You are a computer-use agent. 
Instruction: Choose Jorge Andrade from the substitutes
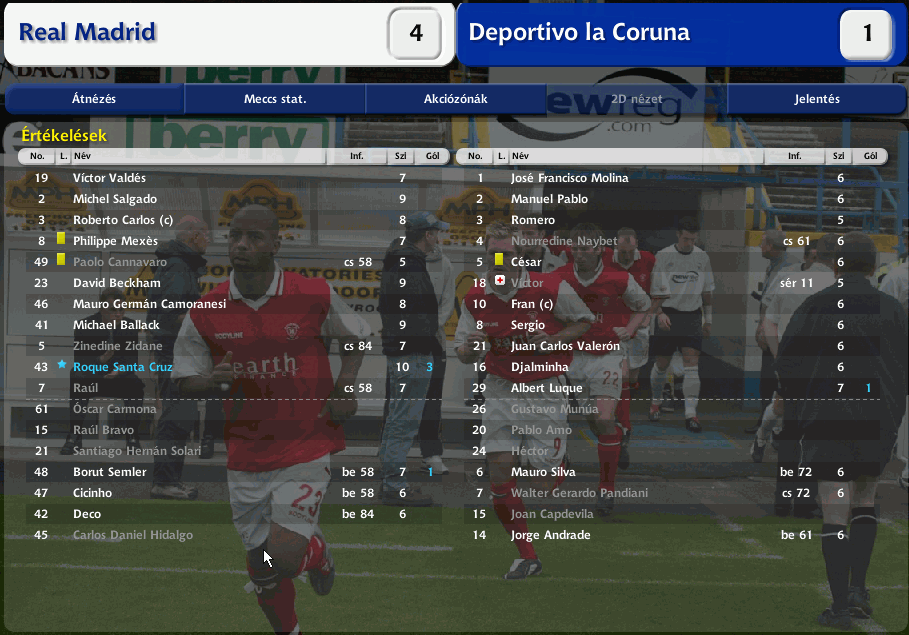pyautogui.click(x=550, y=535)
